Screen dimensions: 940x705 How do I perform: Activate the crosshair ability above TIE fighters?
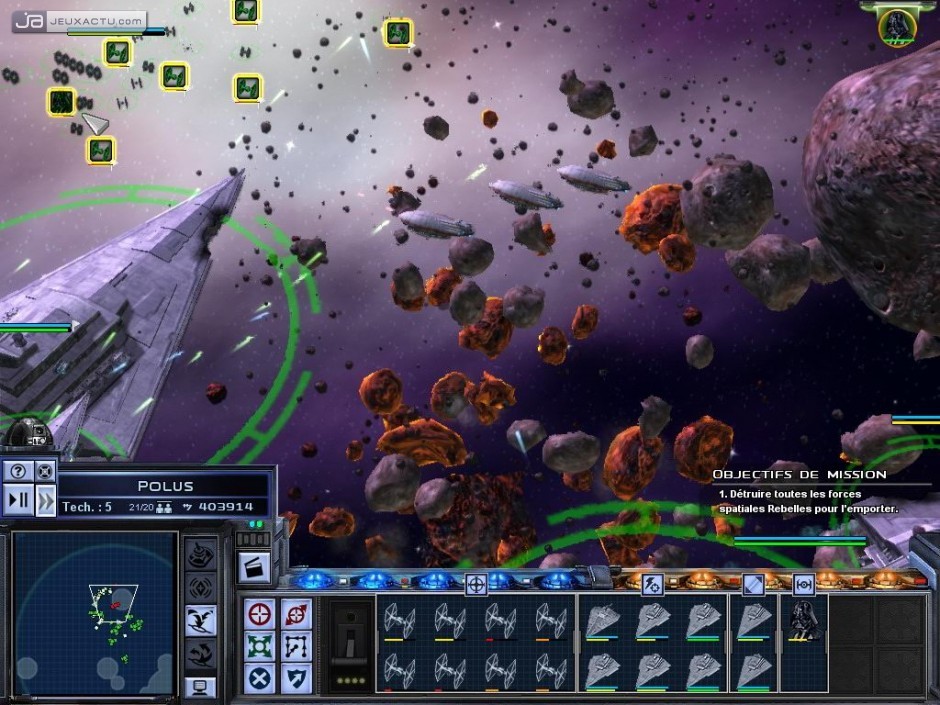[x=476, y=585]
